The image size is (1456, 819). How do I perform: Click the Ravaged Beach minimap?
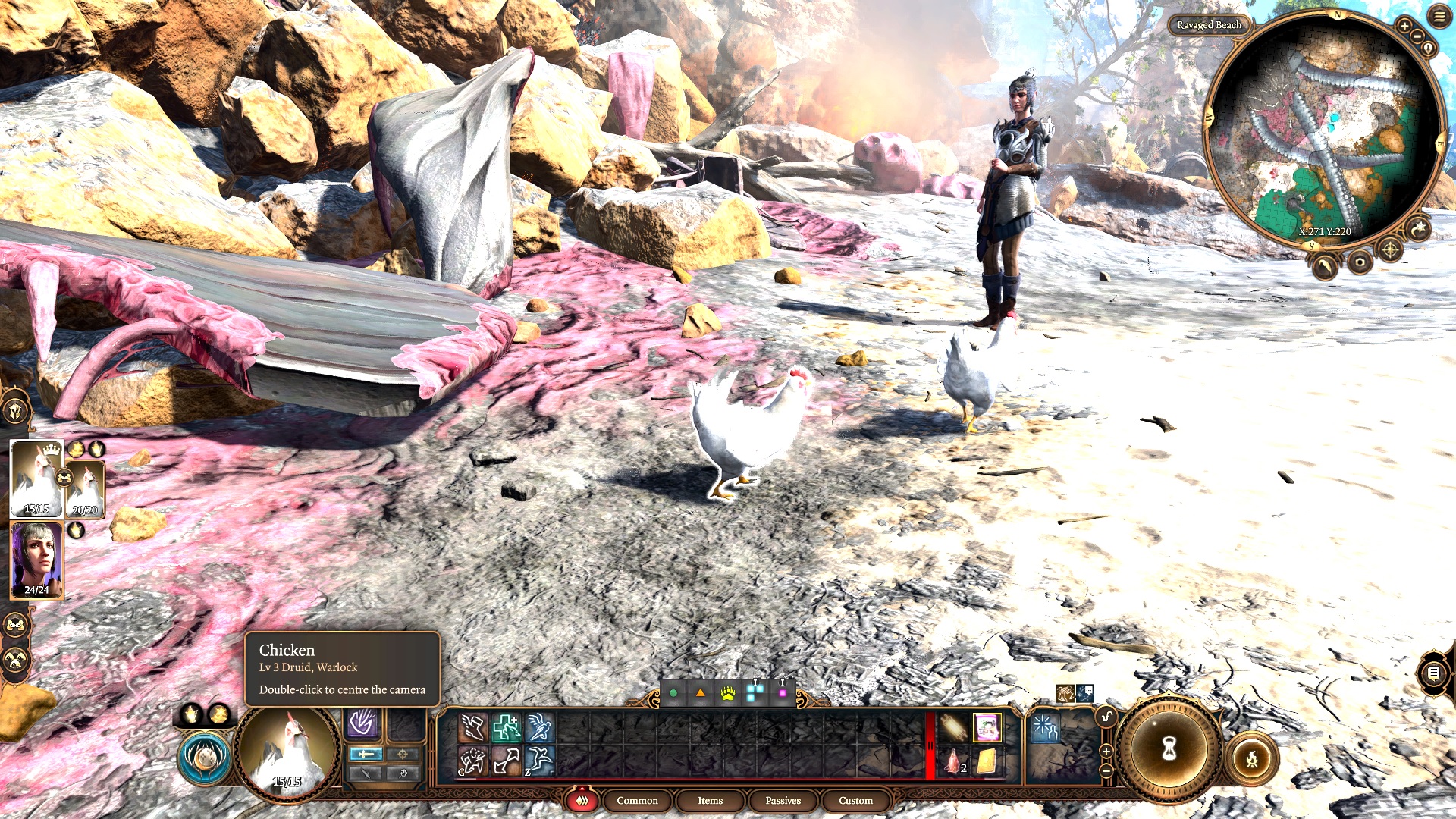[x=1323, y=133]
